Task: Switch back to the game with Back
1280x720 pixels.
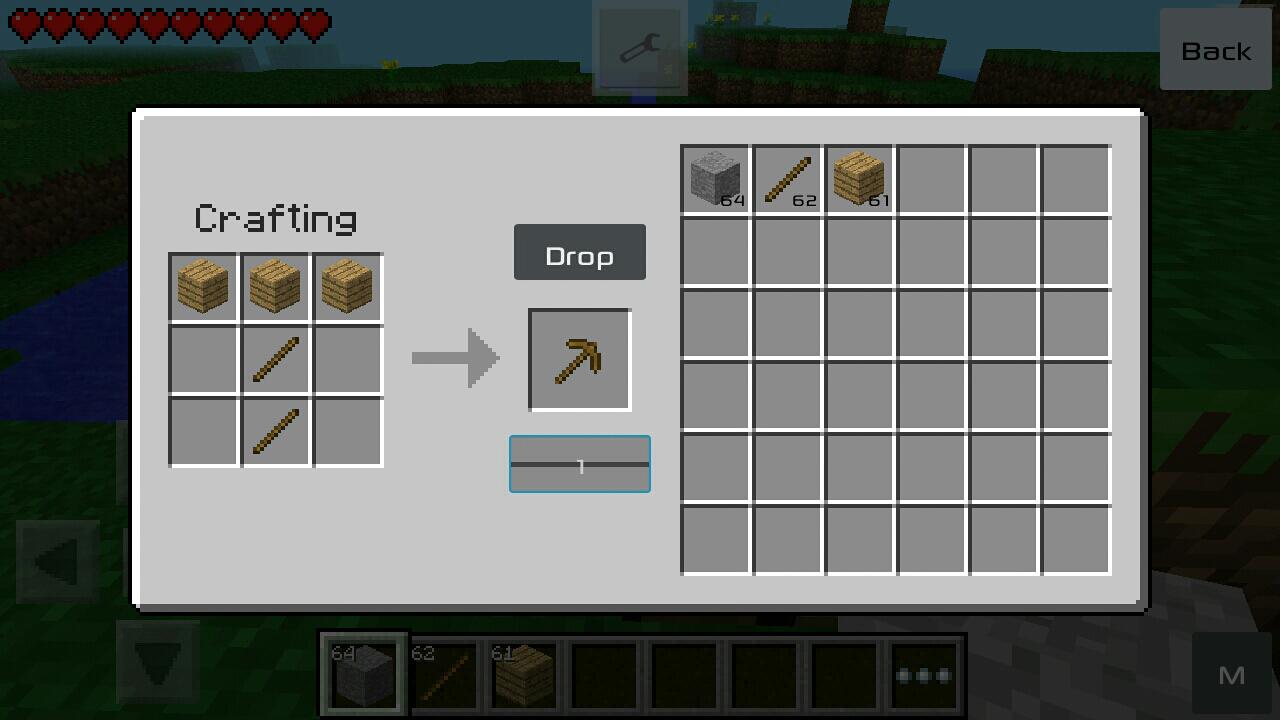Action: click(x=1216, y=50)
